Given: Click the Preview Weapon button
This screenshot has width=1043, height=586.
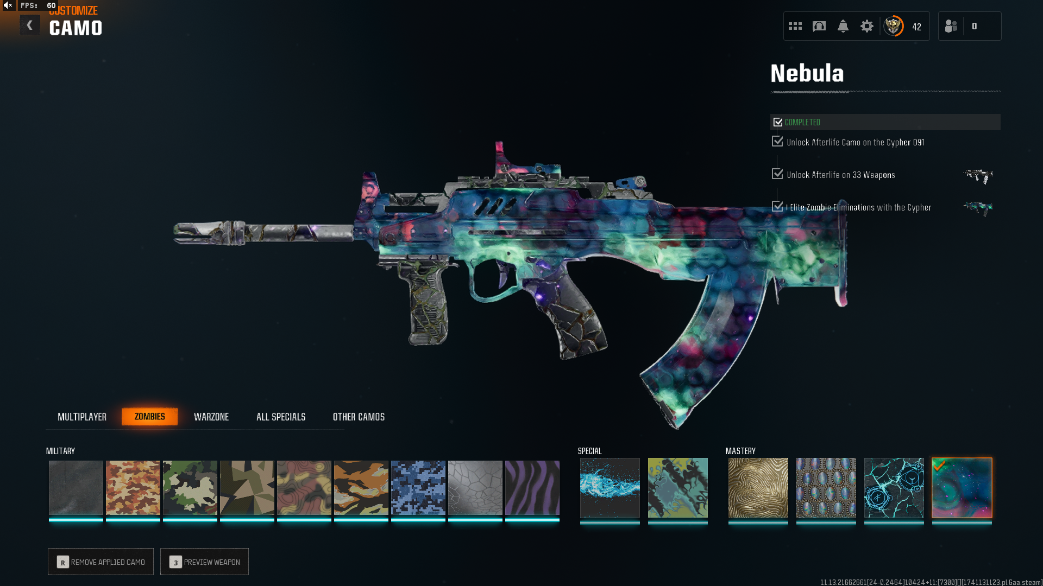Looking at the screenshot, I should coord(204,562).
